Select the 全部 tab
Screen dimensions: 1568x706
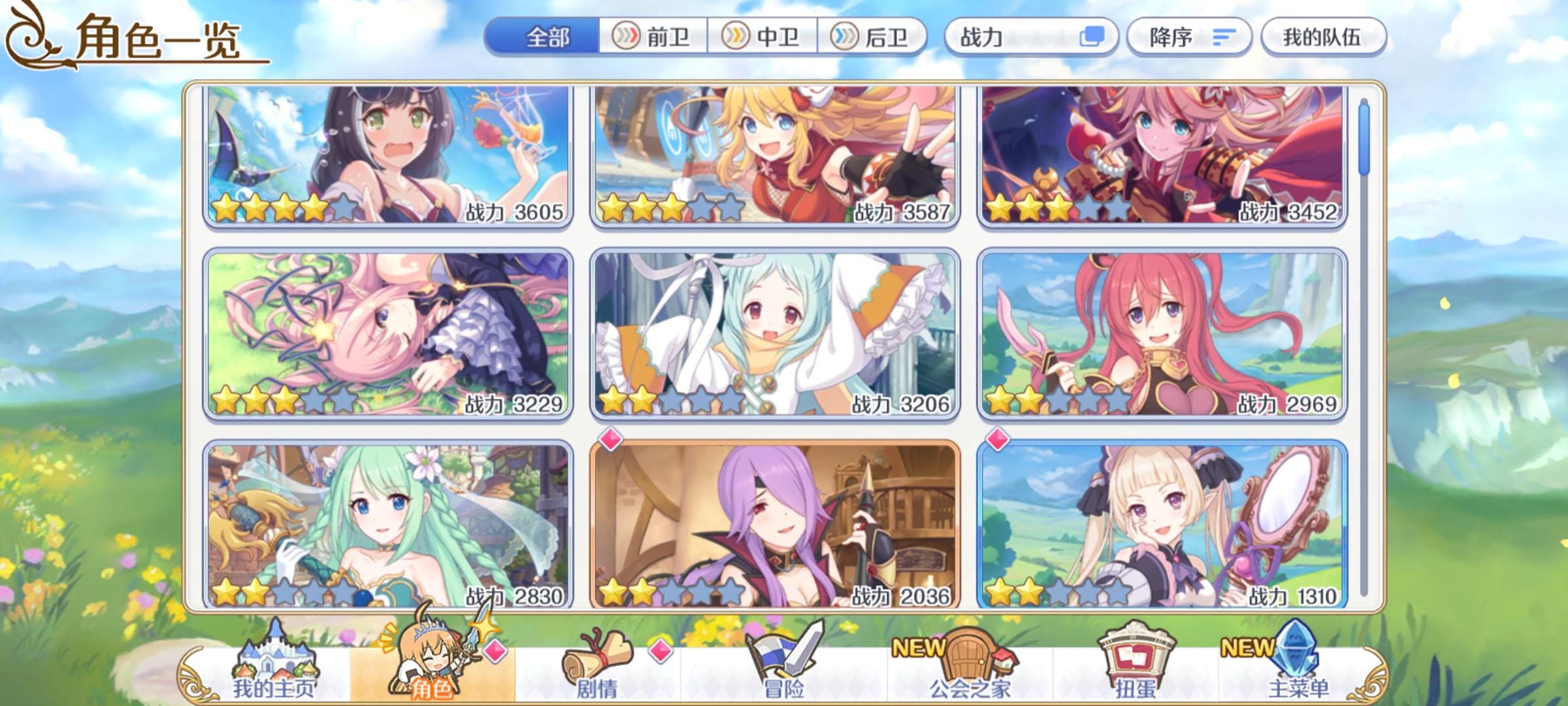tap(546, 38)
